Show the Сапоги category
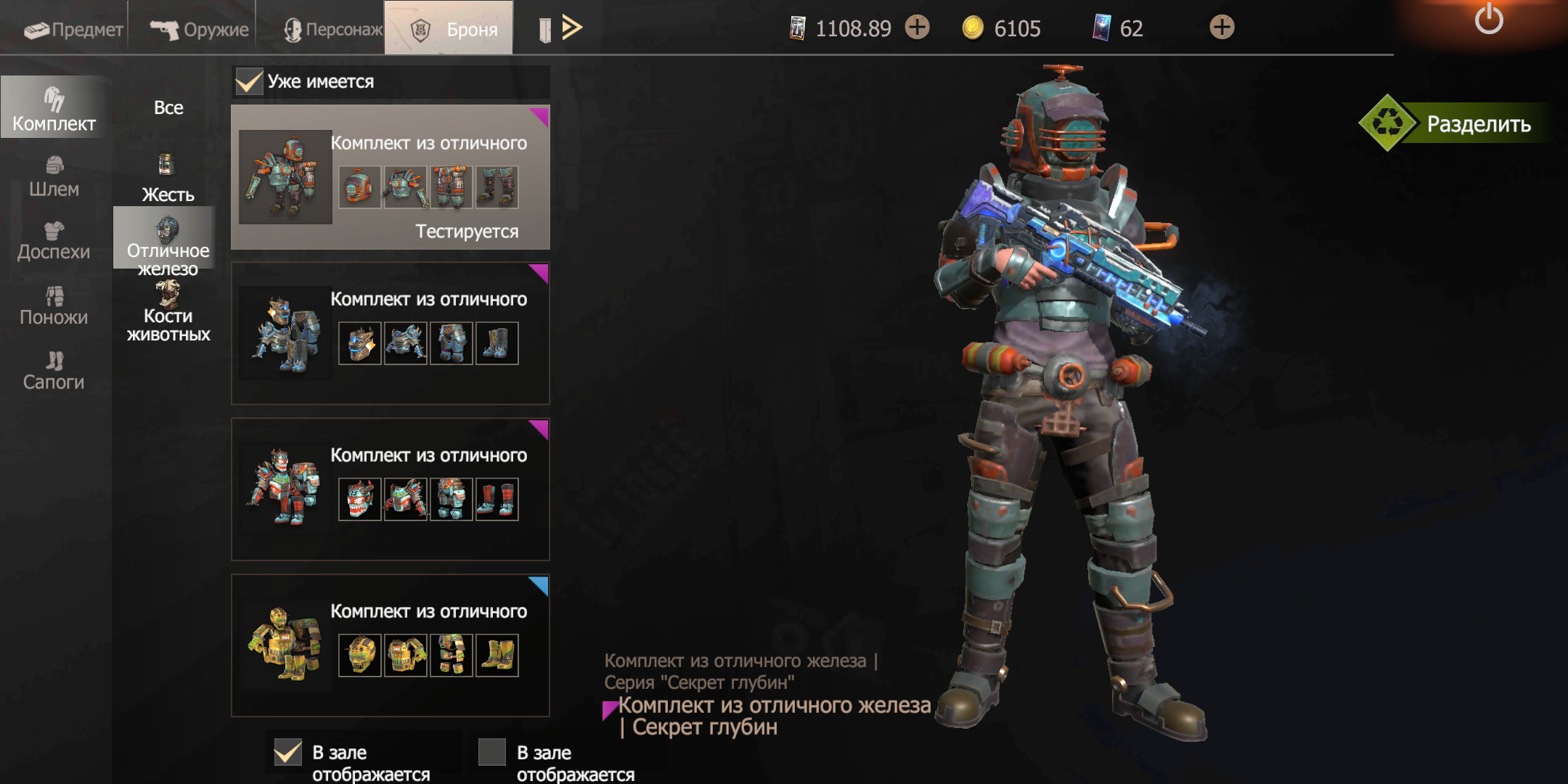Viewport: 1568px width, 784px height. pyautogui.click(x=54, y=371)
